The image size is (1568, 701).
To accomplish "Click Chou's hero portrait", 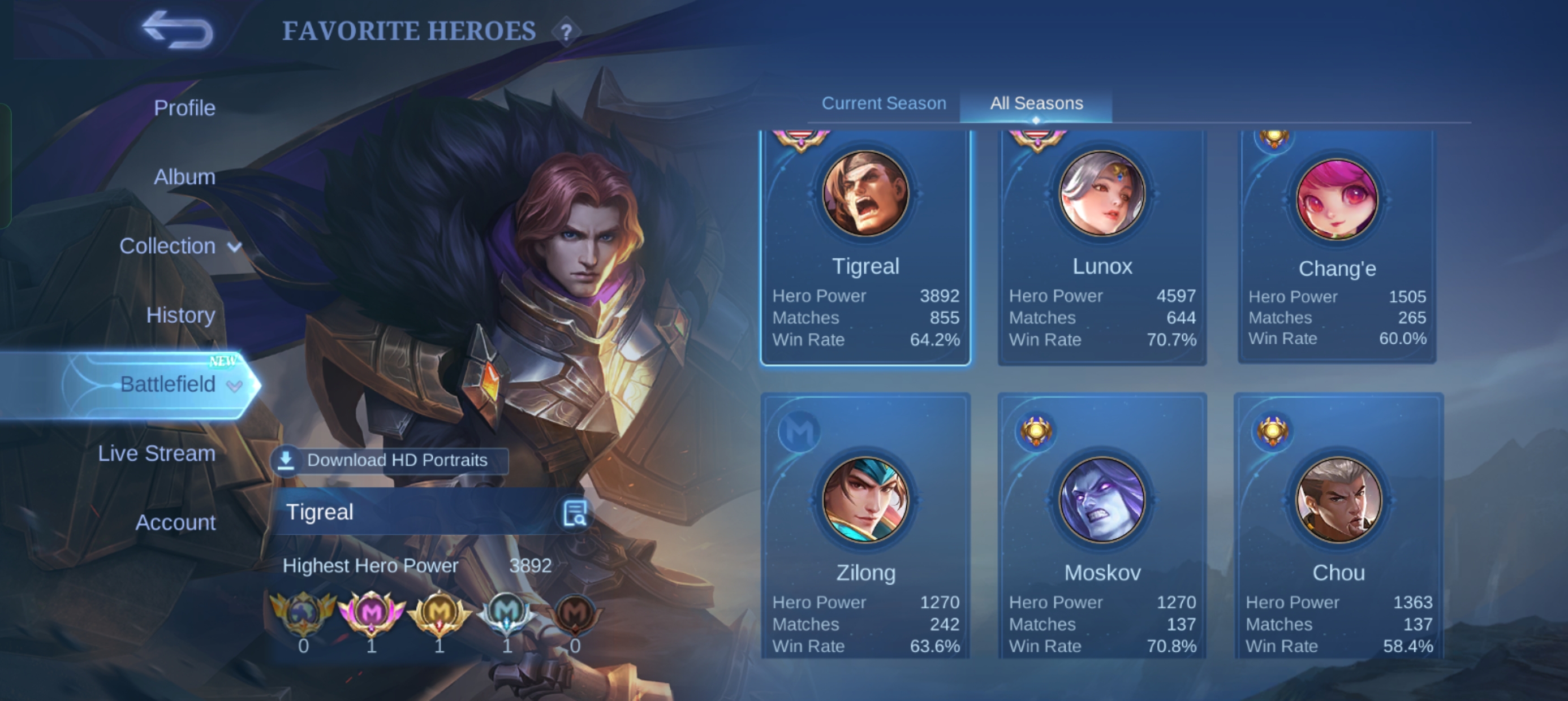I will point(1337,500).
